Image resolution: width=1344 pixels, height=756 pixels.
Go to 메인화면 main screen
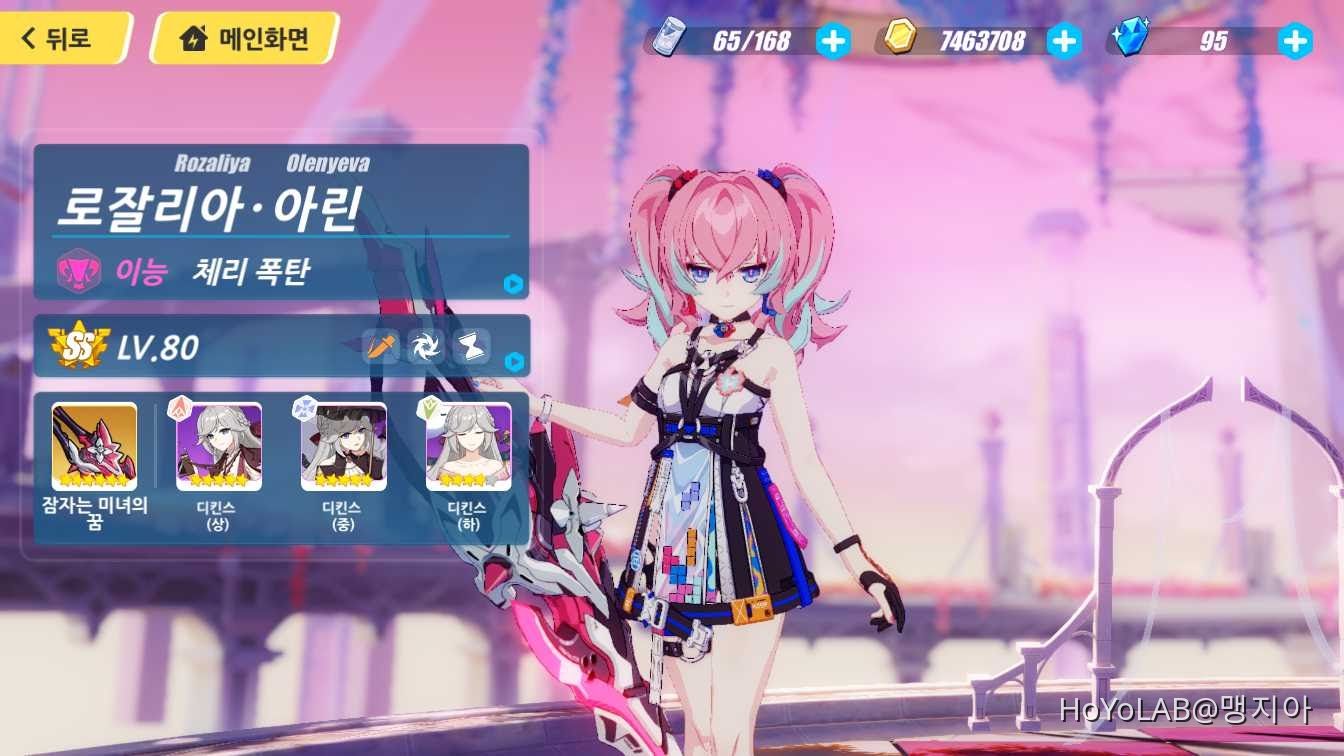(x=240, y=39)
